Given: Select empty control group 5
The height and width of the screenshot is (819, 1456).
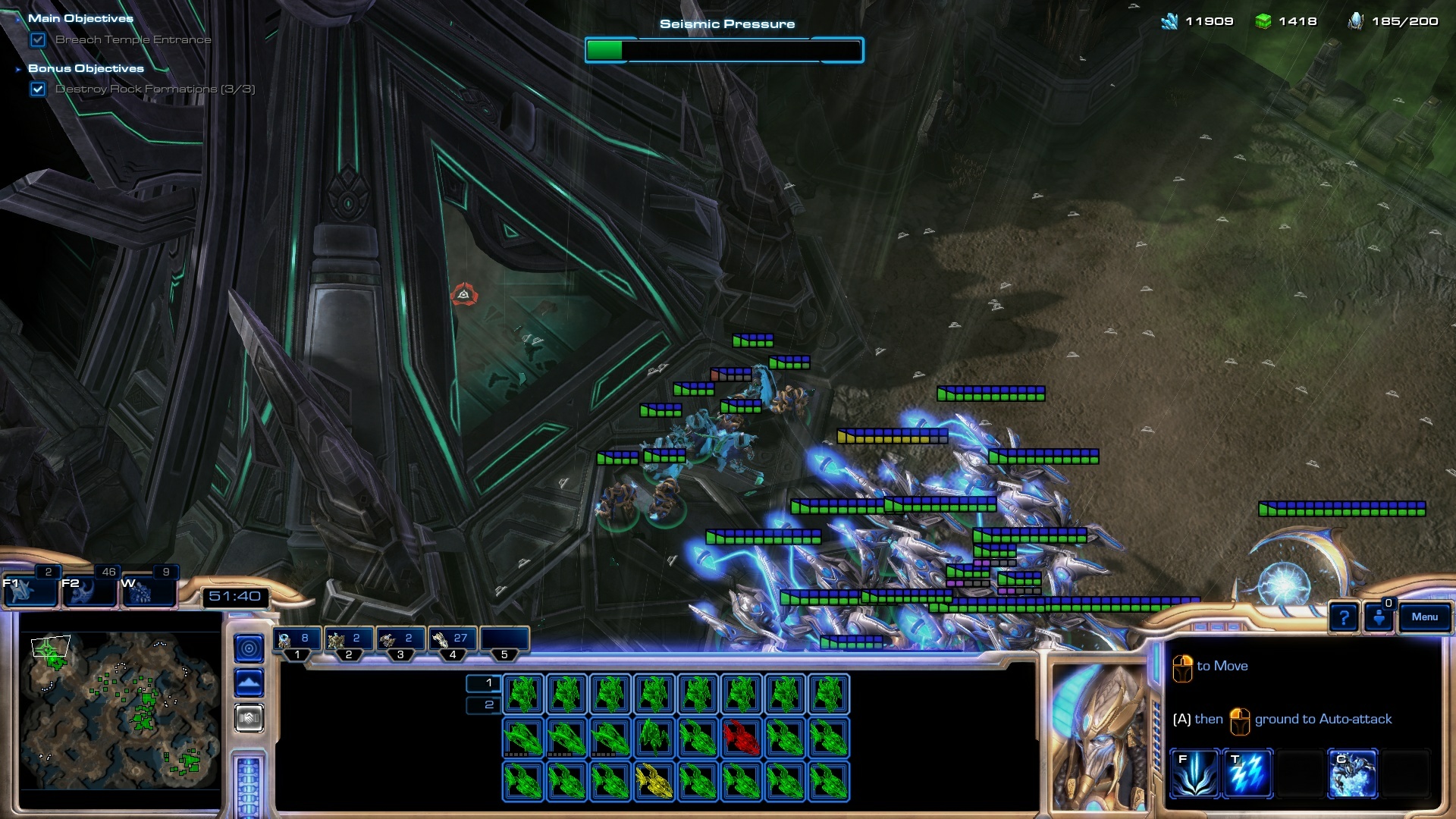Looking at the screenshot, I should tap(504, 641).
